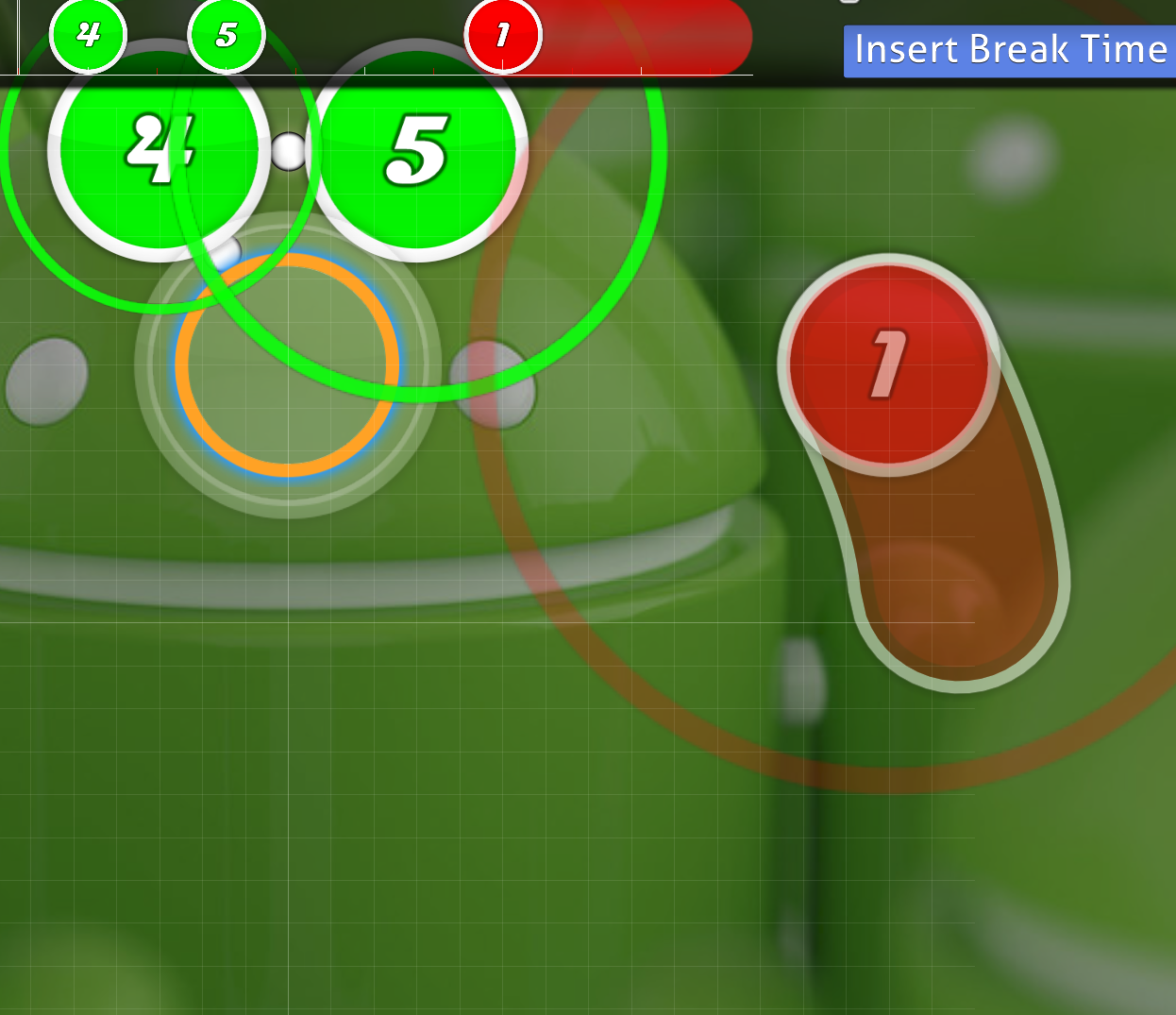The height and width of the screenshot is (1015, 1176).
Task: Click the Insert Break Time button
Action: tap(1010, 51)
